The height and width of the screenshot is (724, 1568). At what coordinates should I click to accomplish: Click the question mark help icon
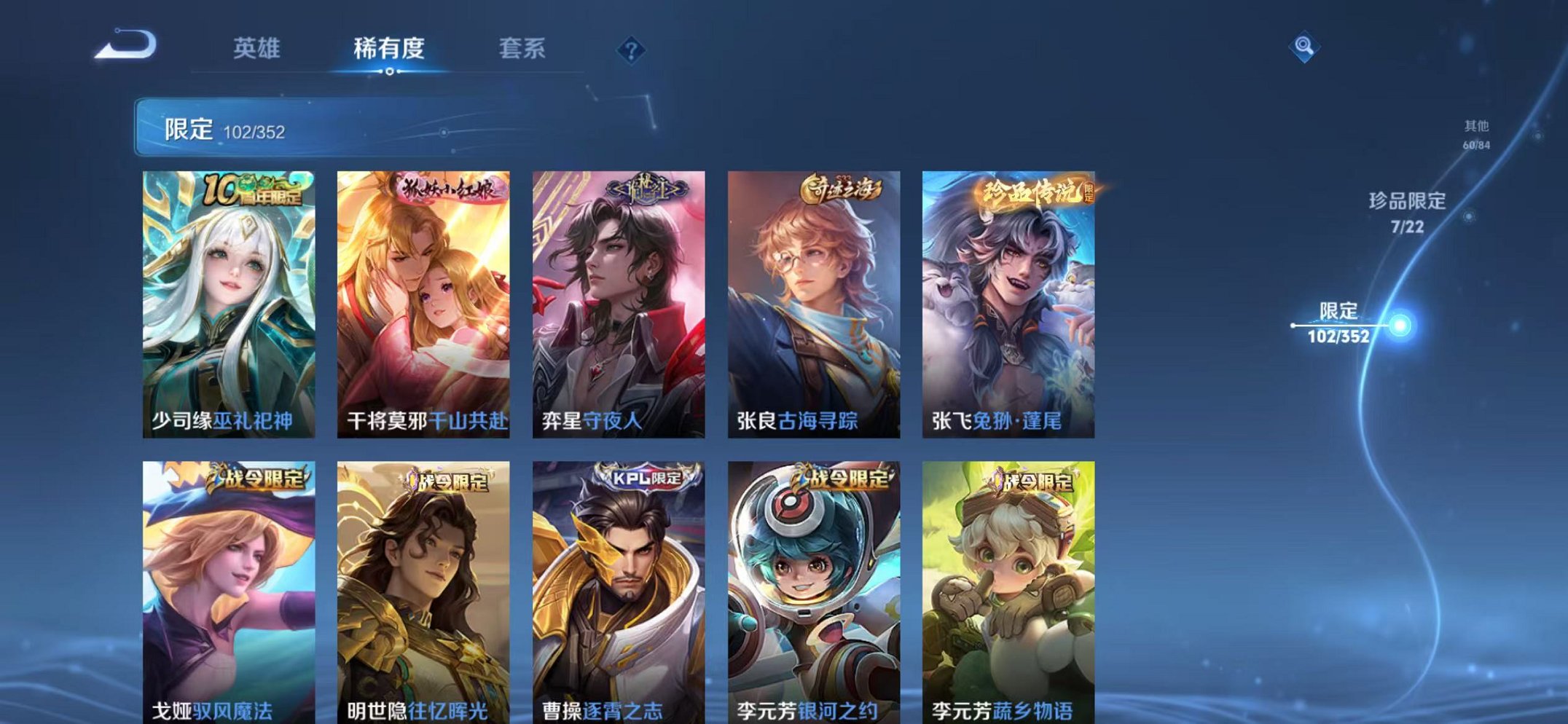631,50
